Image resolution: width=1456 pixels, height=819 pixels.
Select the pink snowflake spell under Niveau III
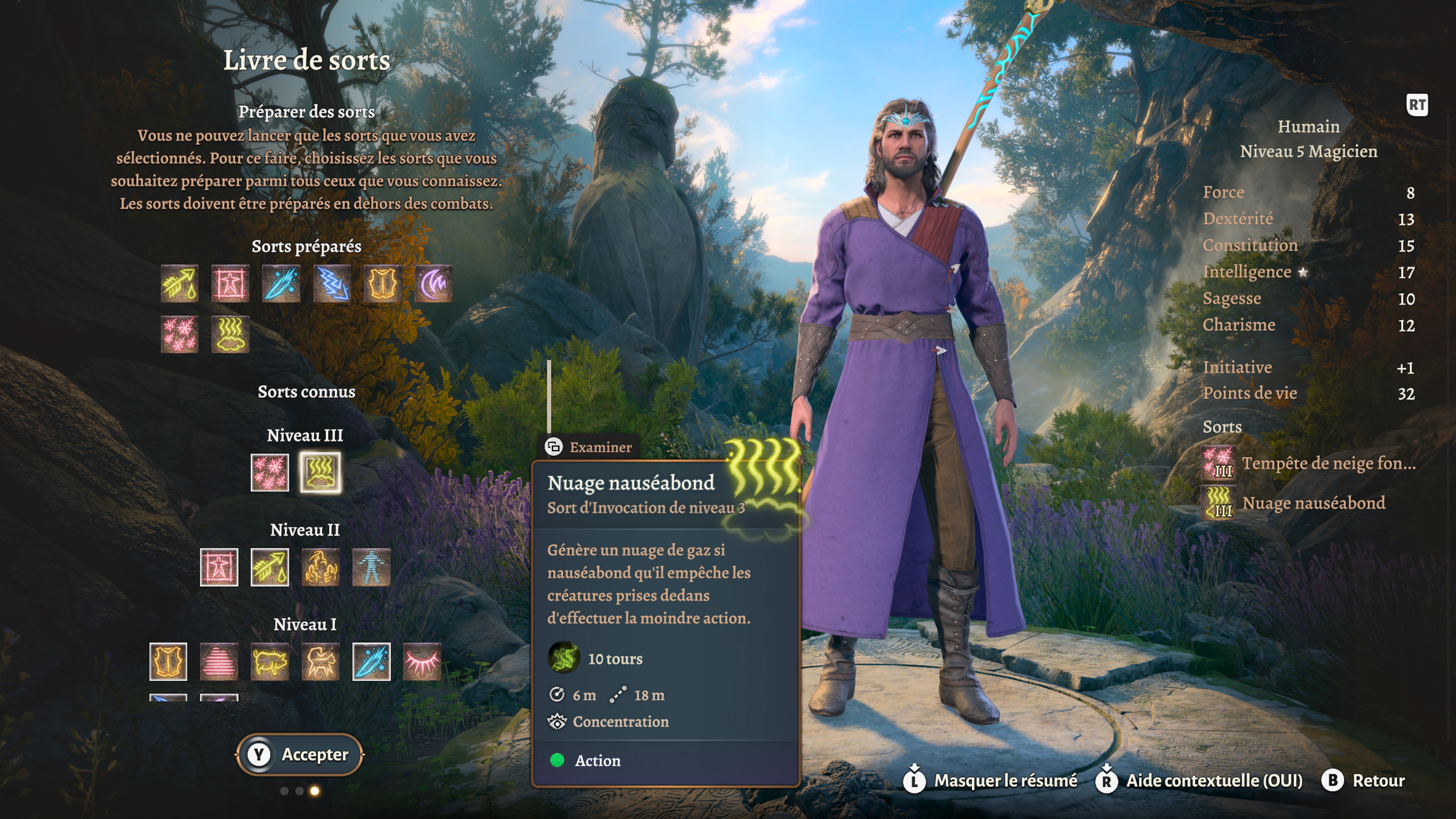click(x=270, y=472)
